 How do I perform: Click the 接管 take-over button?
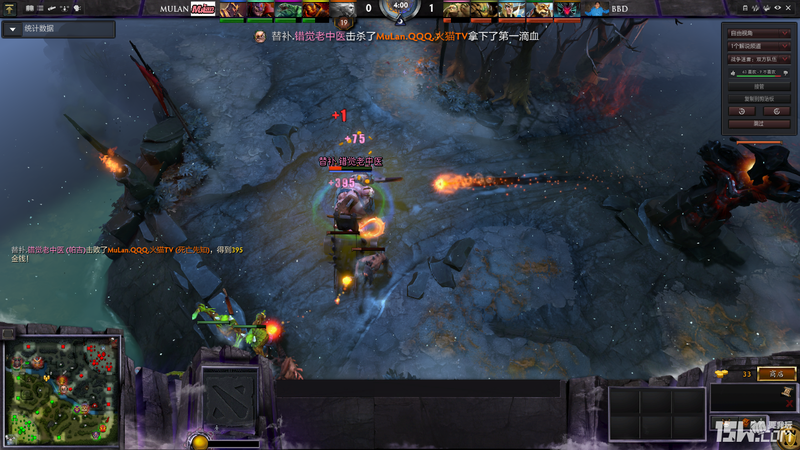(x=757, y=86)
